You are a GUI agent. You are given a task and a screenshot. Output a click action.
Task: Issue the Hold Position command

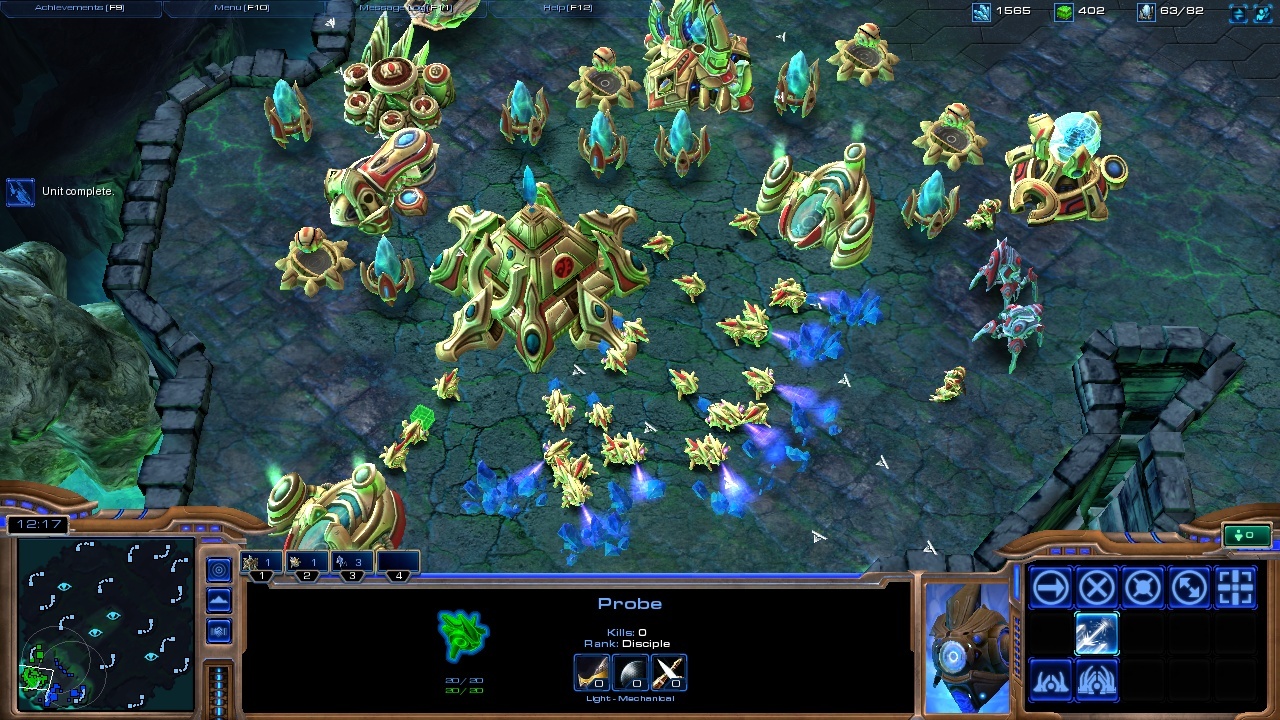[1143, 589]
